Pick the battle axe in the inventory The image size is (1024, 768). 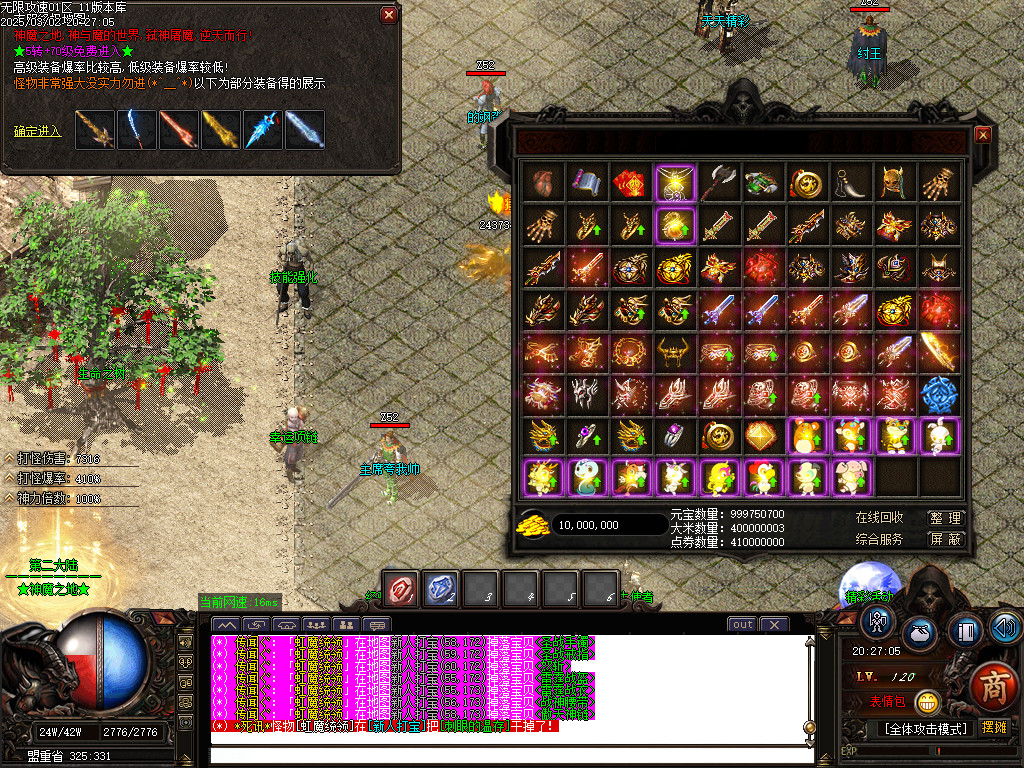click(718, 183)
